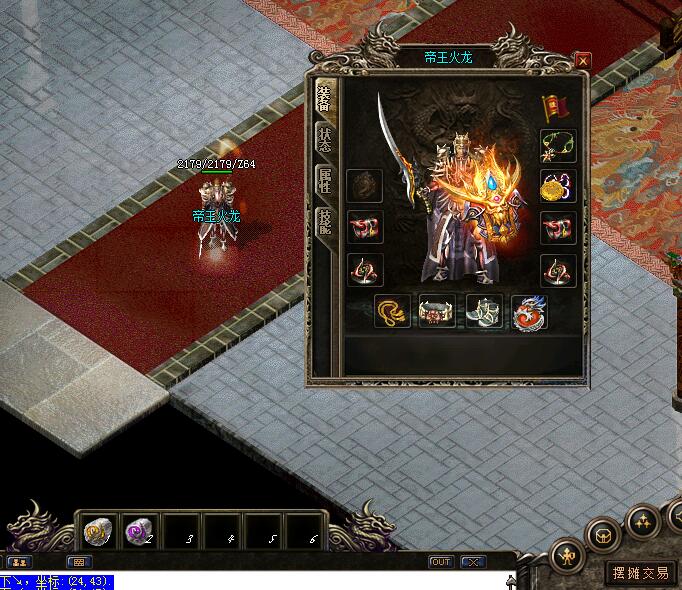Choose the golden rope item slot

392,312
